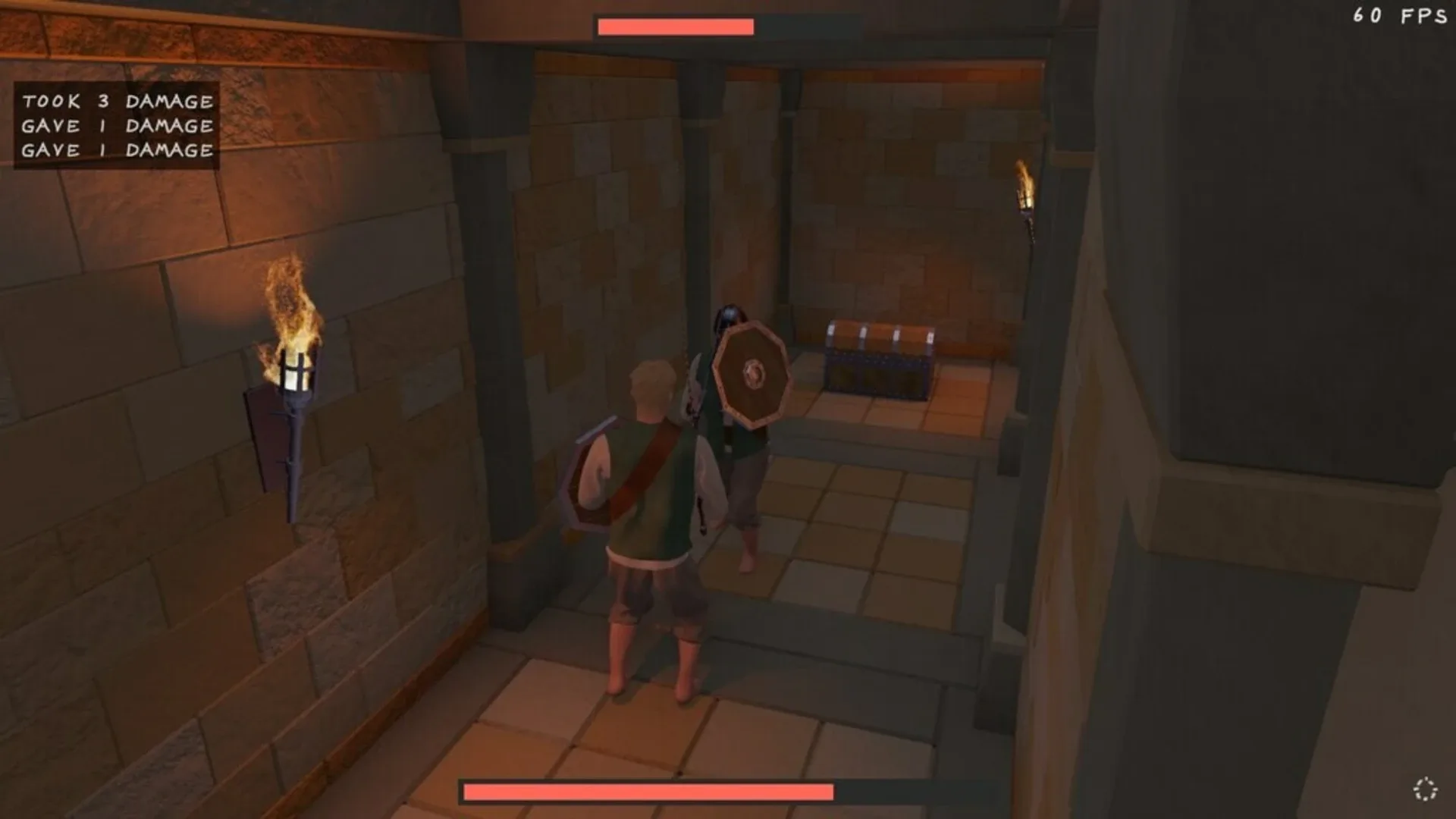Viewport: 1456px width, 819px height.
Task: Expand the second GAVE 1 DAMAGE entry
Action: tap(118, 151)
